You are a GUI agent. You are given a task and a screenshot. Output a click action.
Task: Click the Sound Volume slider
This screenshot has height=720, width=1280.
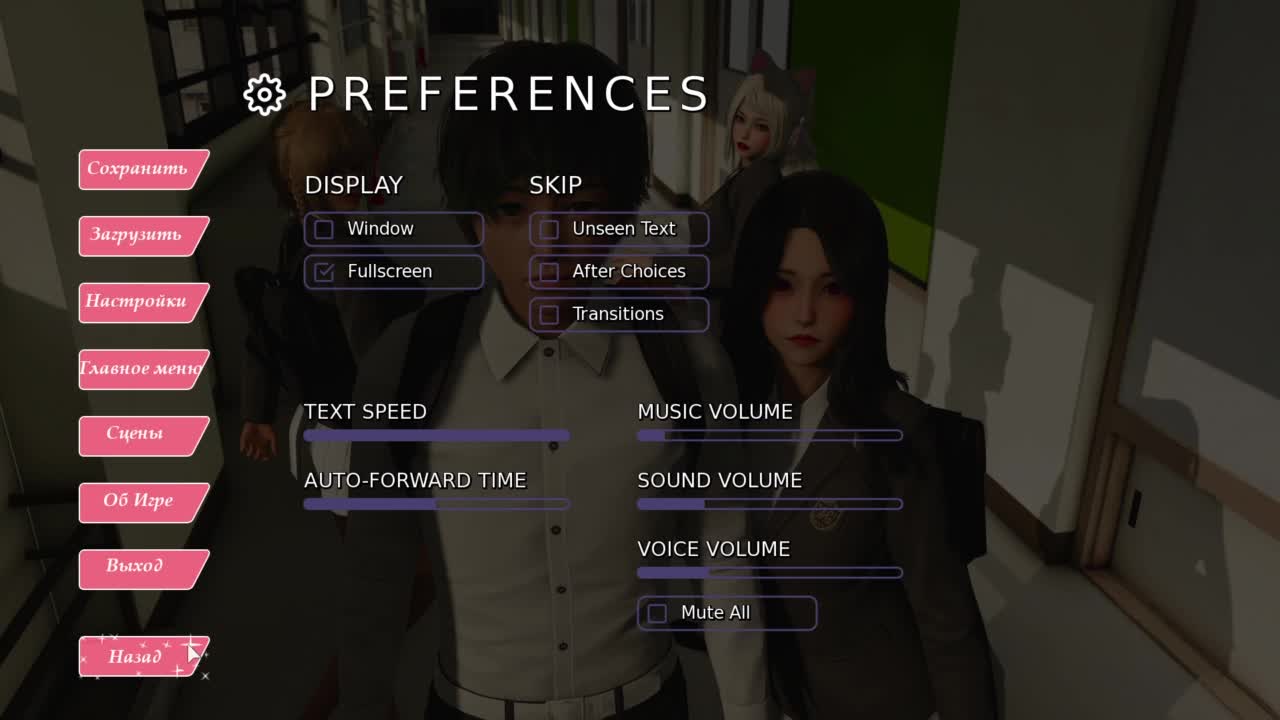click(770, 505)
